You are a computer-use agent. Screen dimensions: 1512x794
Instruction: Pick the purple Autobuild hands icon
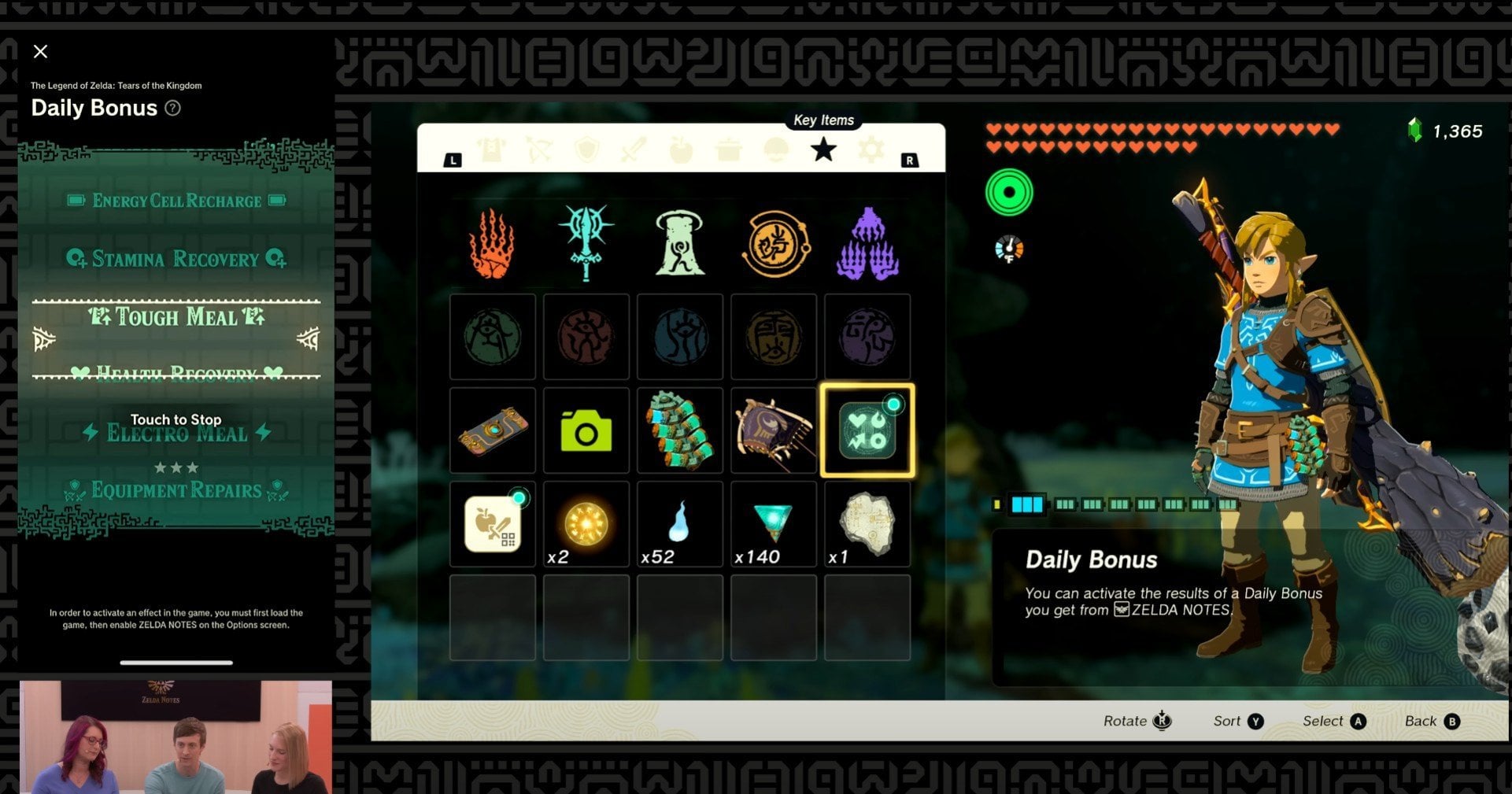click(x=867, y=244)
